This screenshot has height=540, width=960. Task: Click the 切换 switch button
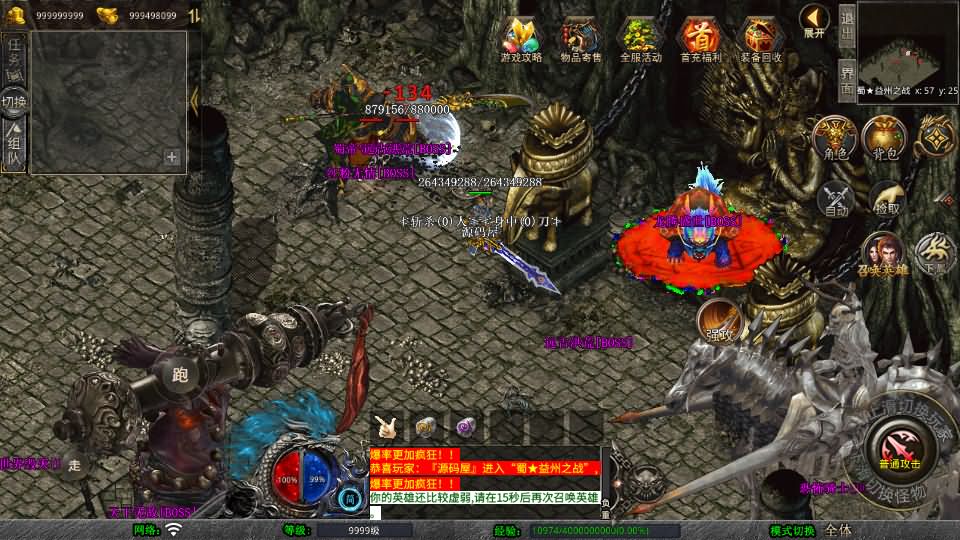(15, 102)
